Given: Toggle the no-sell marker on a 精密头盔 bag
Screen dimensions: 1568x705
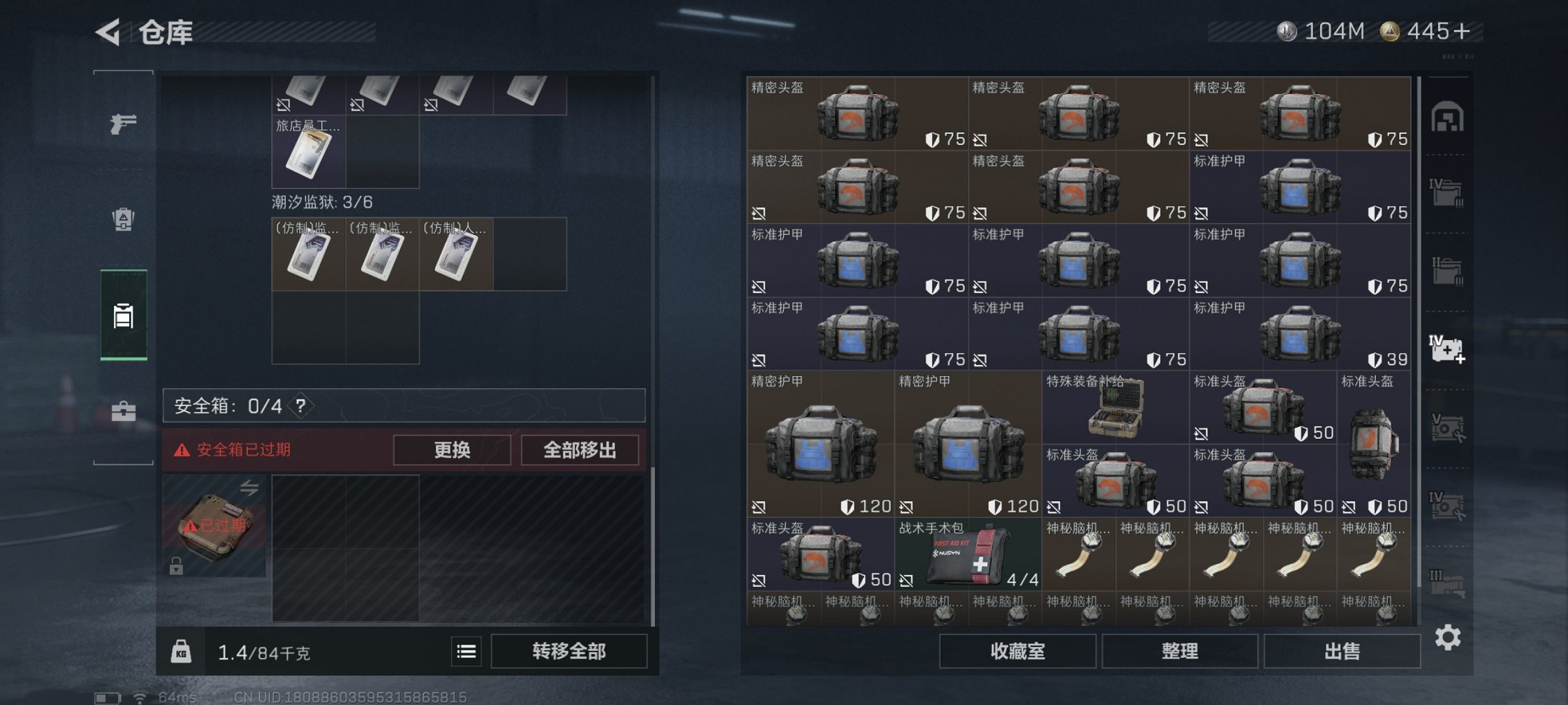Looking at the screenshot, I should coord(978,138).
